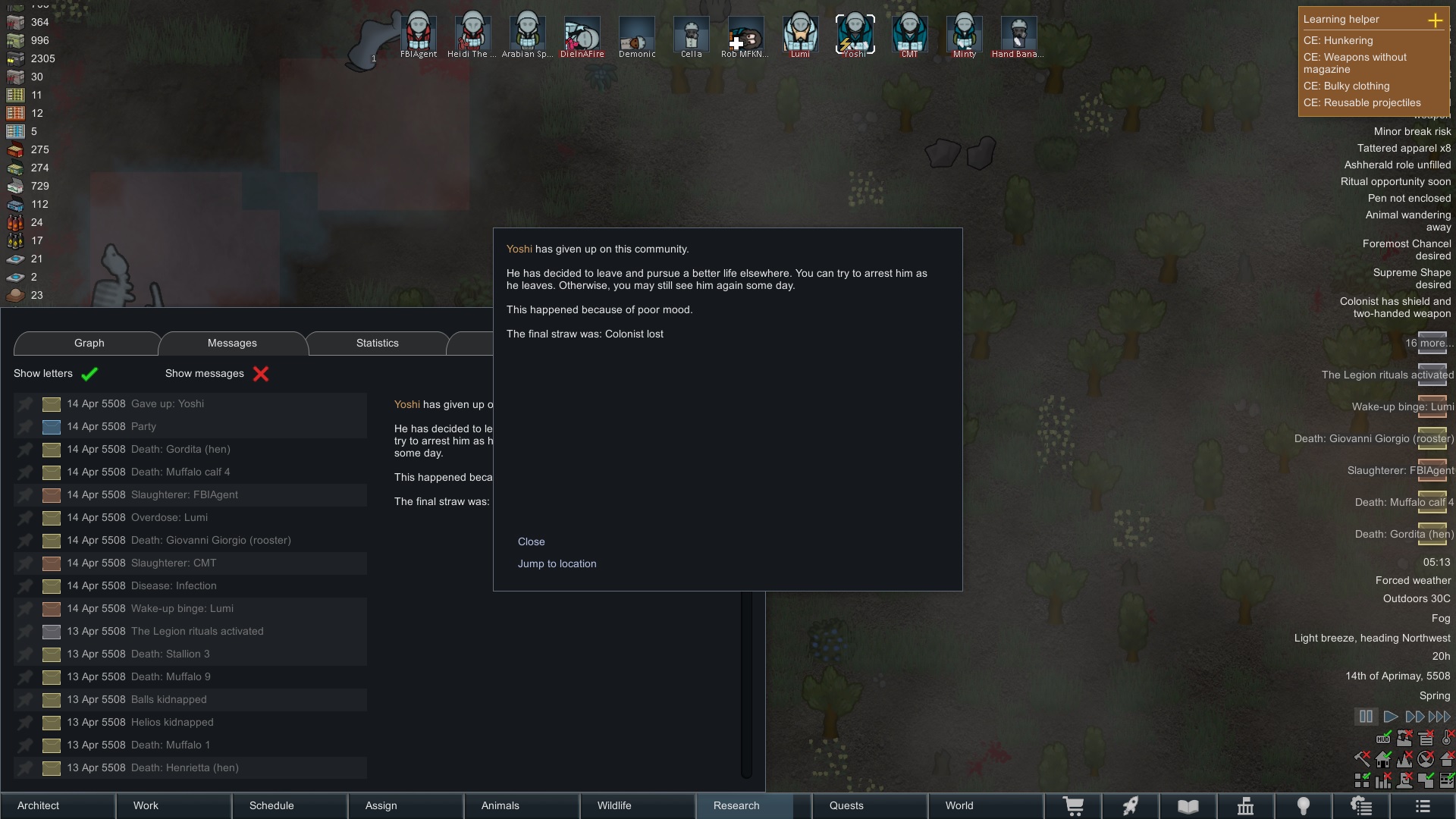Toggle the Show messages option

pyautogui.click(x=260, y=374)
